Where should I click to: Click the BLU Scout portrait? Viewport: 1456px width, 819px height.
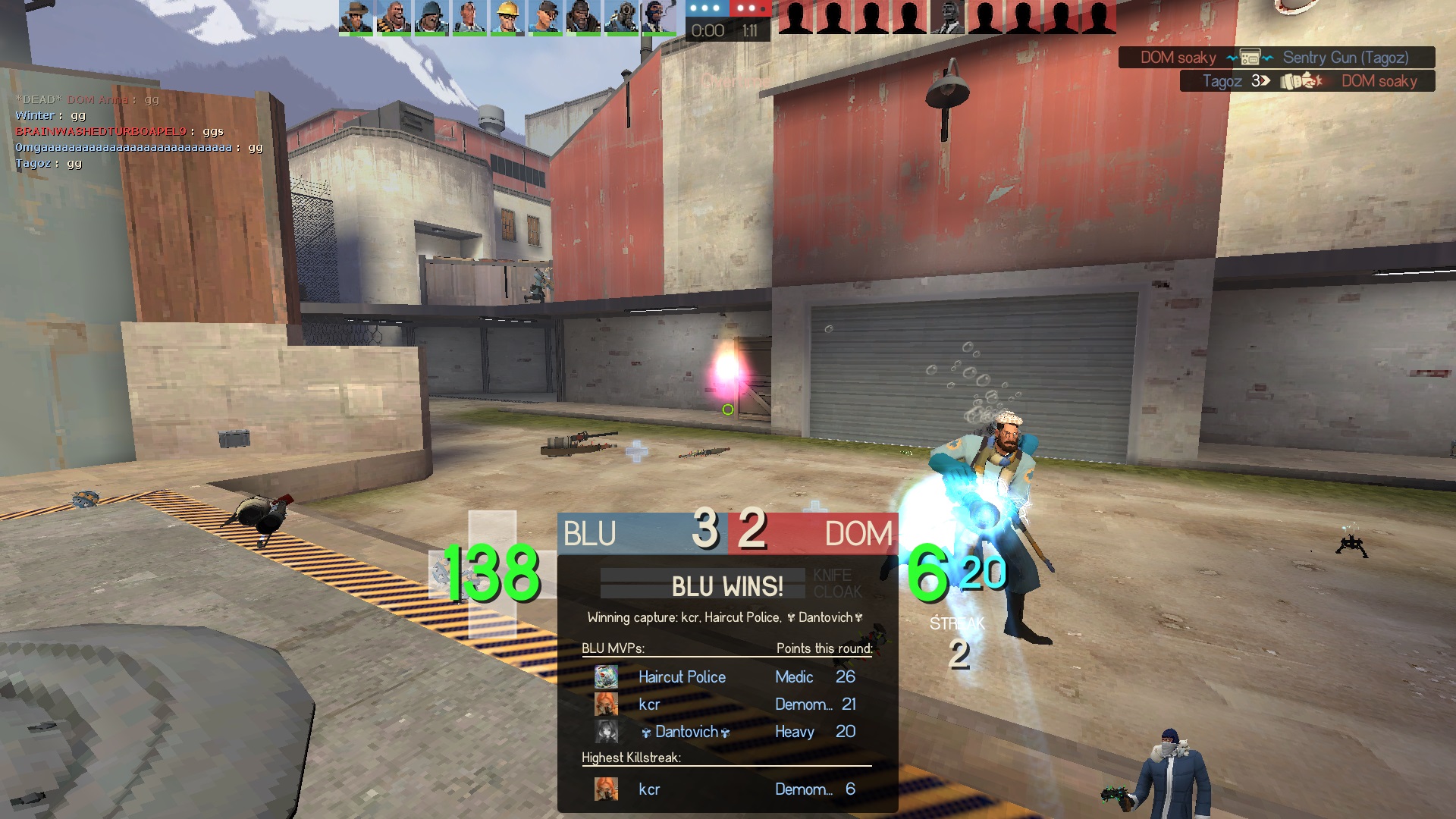pos(545,17)
